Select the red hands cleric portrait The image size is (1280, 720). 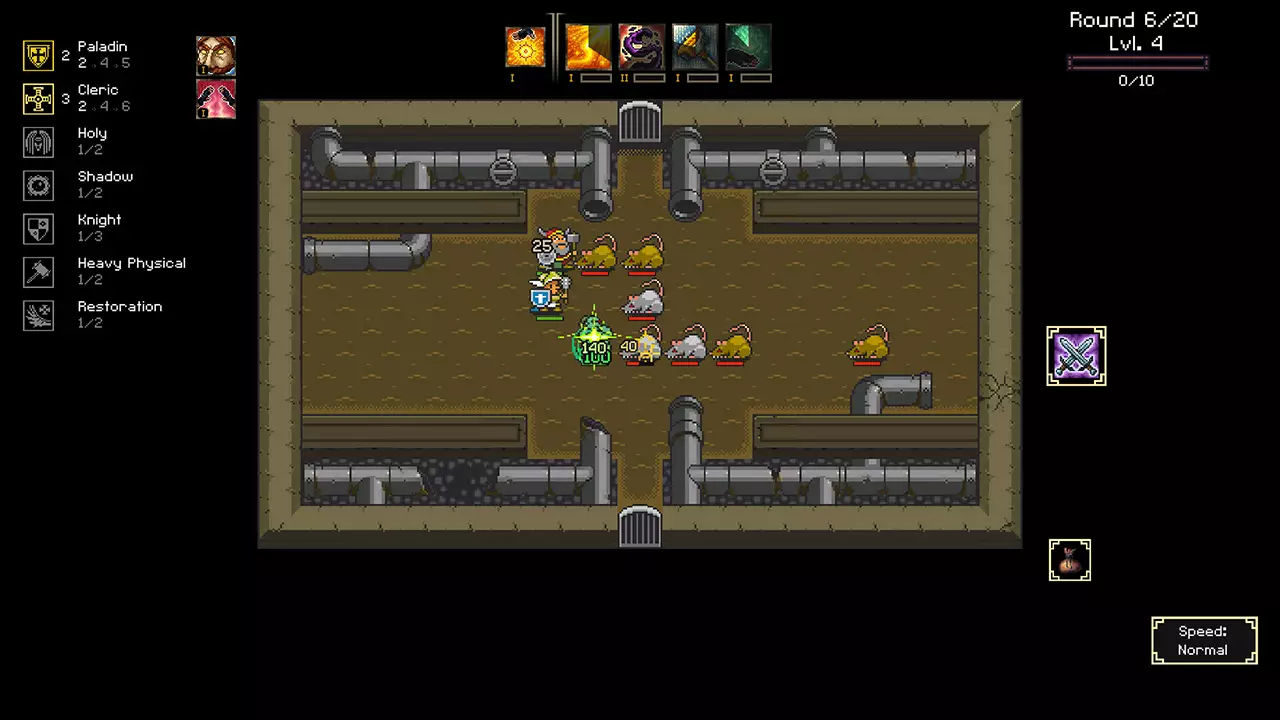[x=216, y=99]
